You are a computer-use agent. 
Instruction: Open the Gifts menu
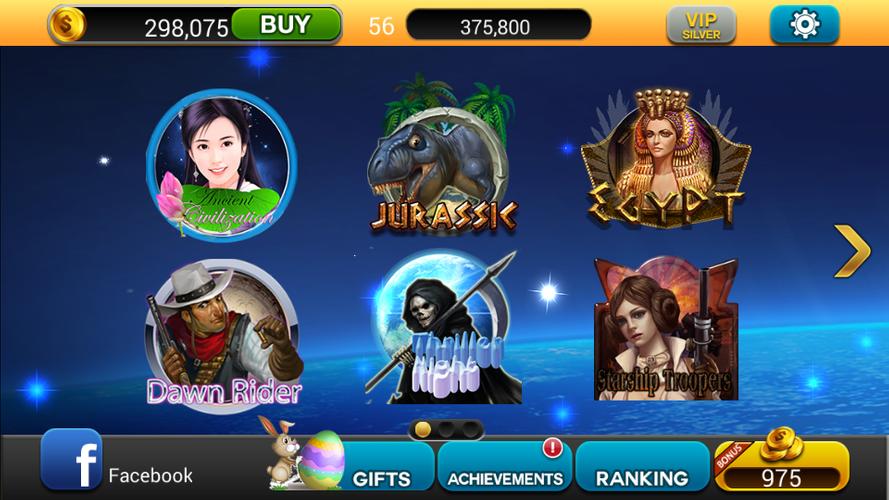pos(380,470)
